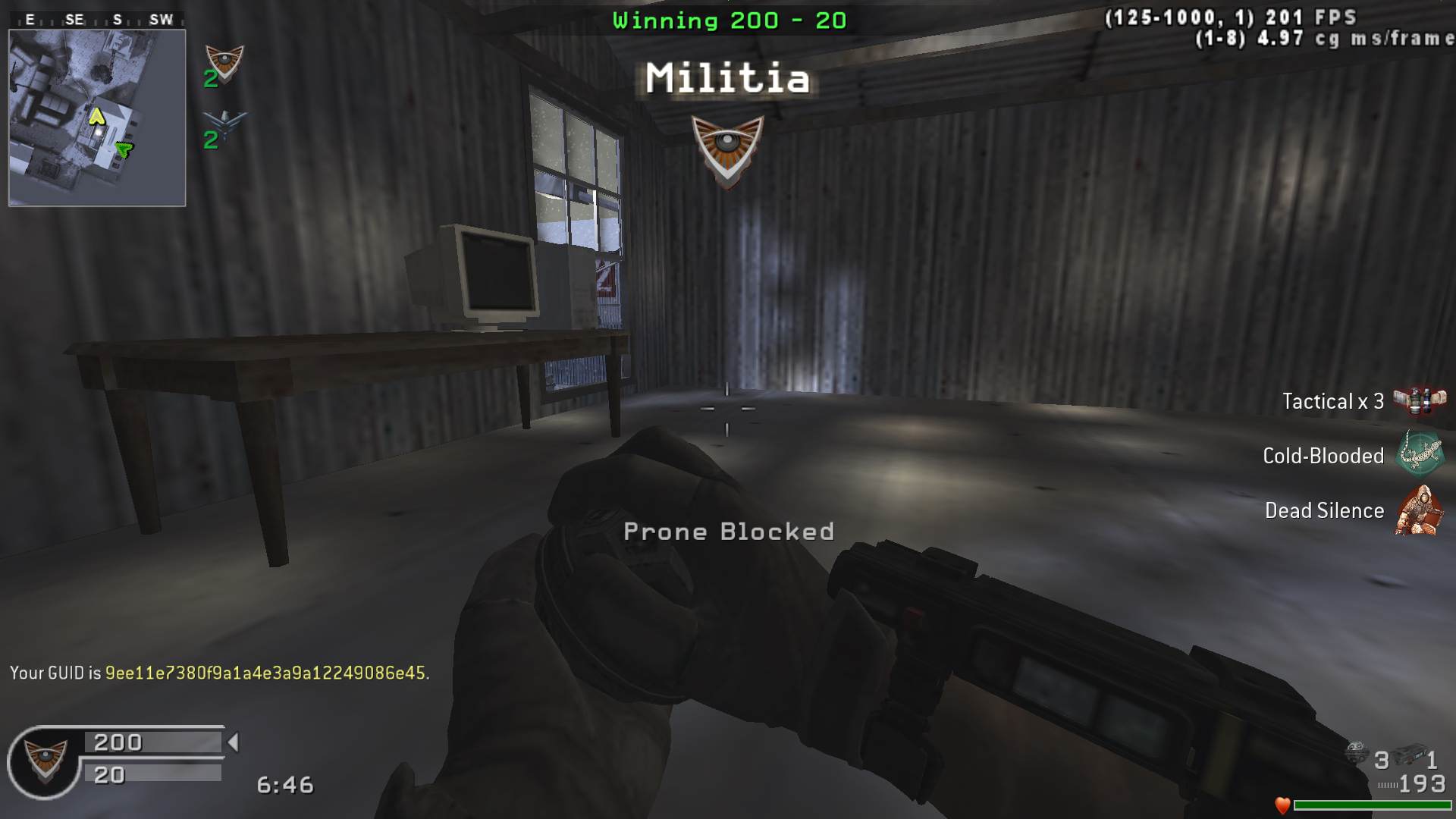Select the Tactical x 3 equipment icon

click(1419, 400)
